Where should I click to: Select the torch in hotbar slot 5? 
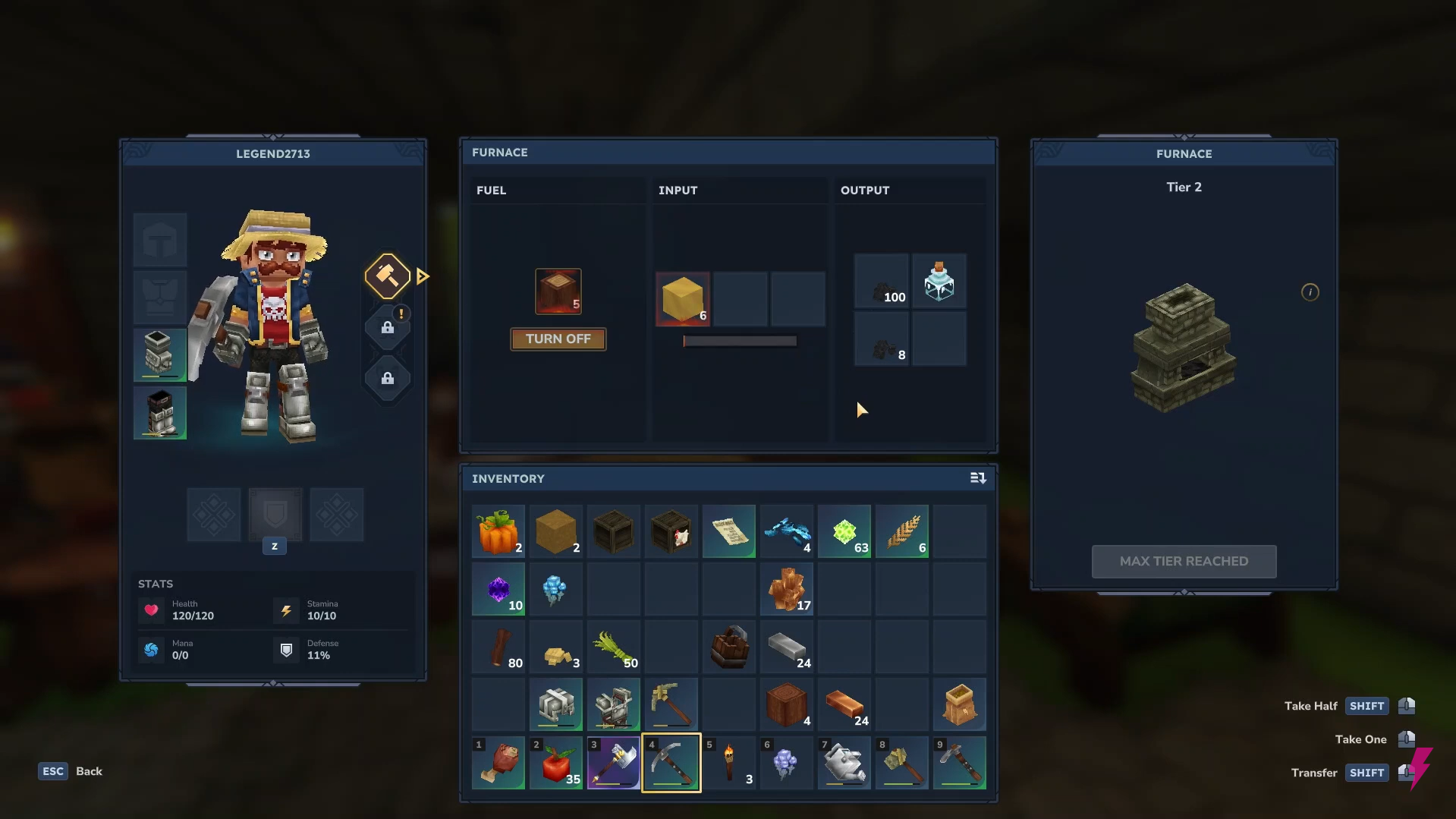pyautogui.click(x=728, y=763)
